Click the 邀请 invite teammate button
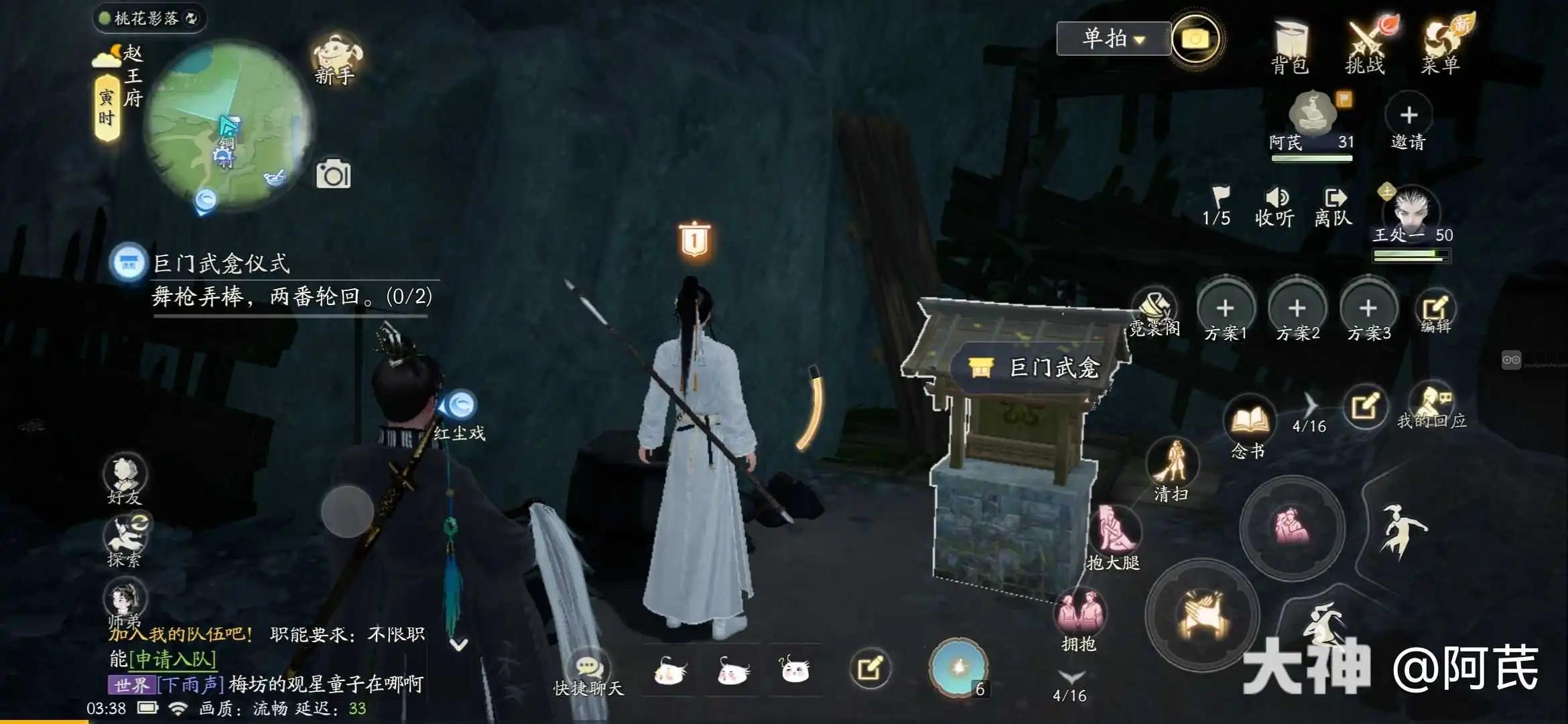 1409,123
